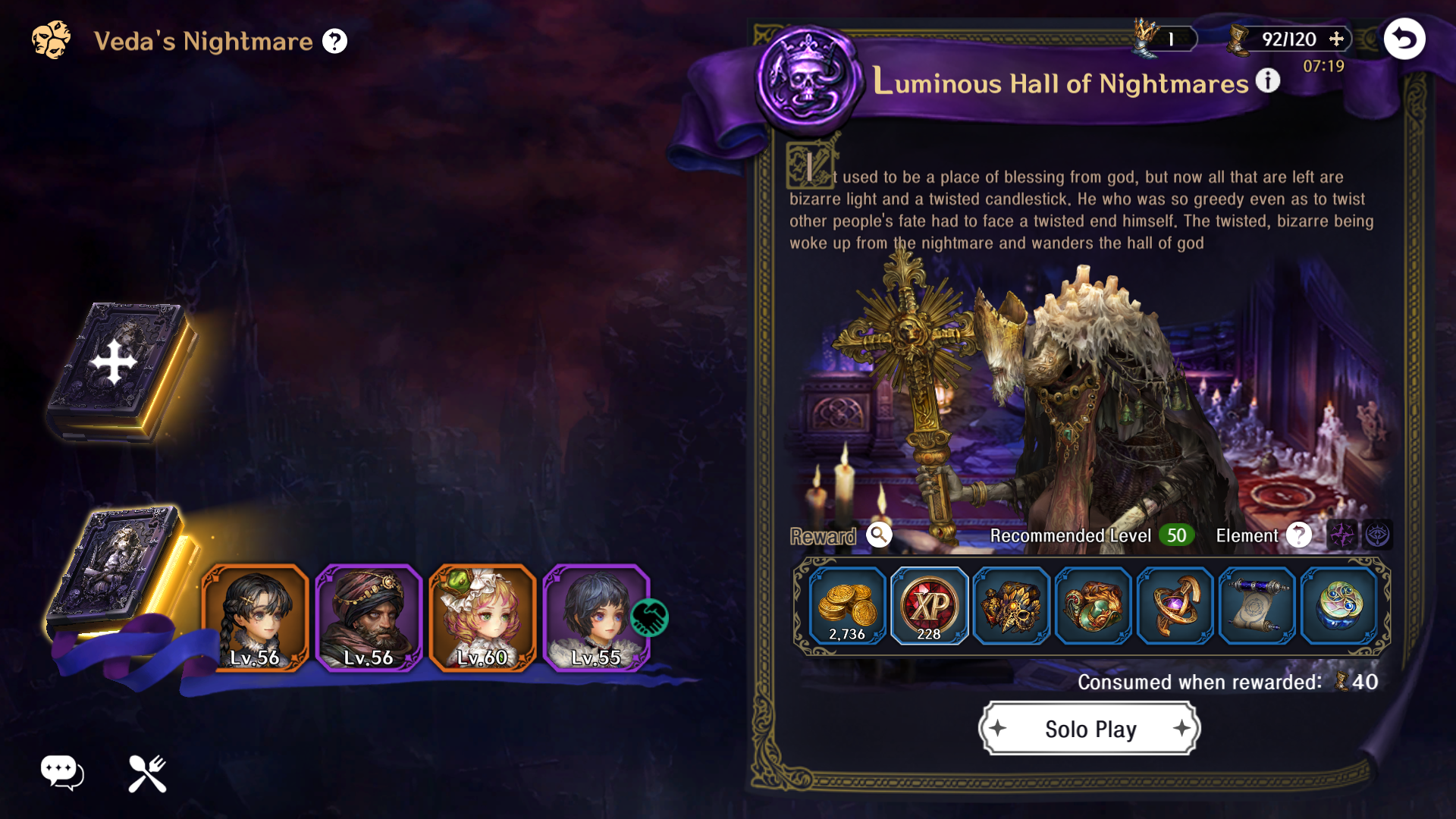Select the gold coins reward icon

pyautogui.click(x=848, y=605)
